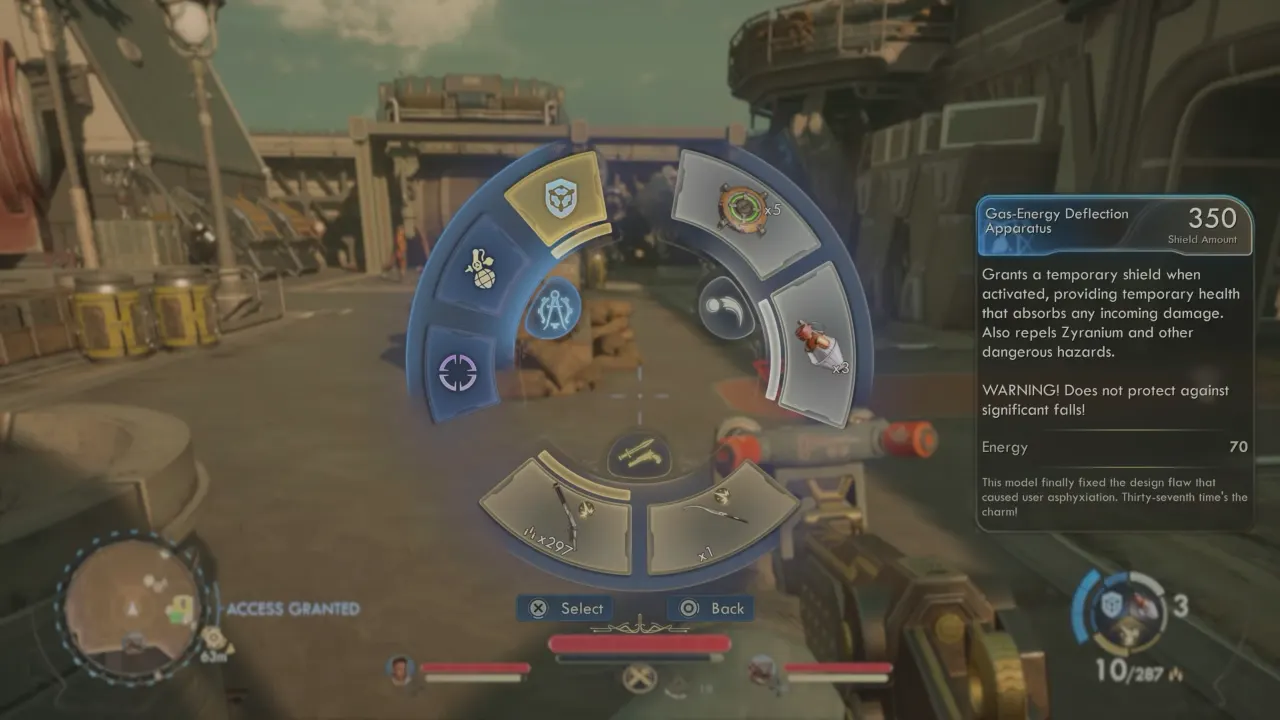
Task: Click the equipped items ring indicator
Action: 1118,611
